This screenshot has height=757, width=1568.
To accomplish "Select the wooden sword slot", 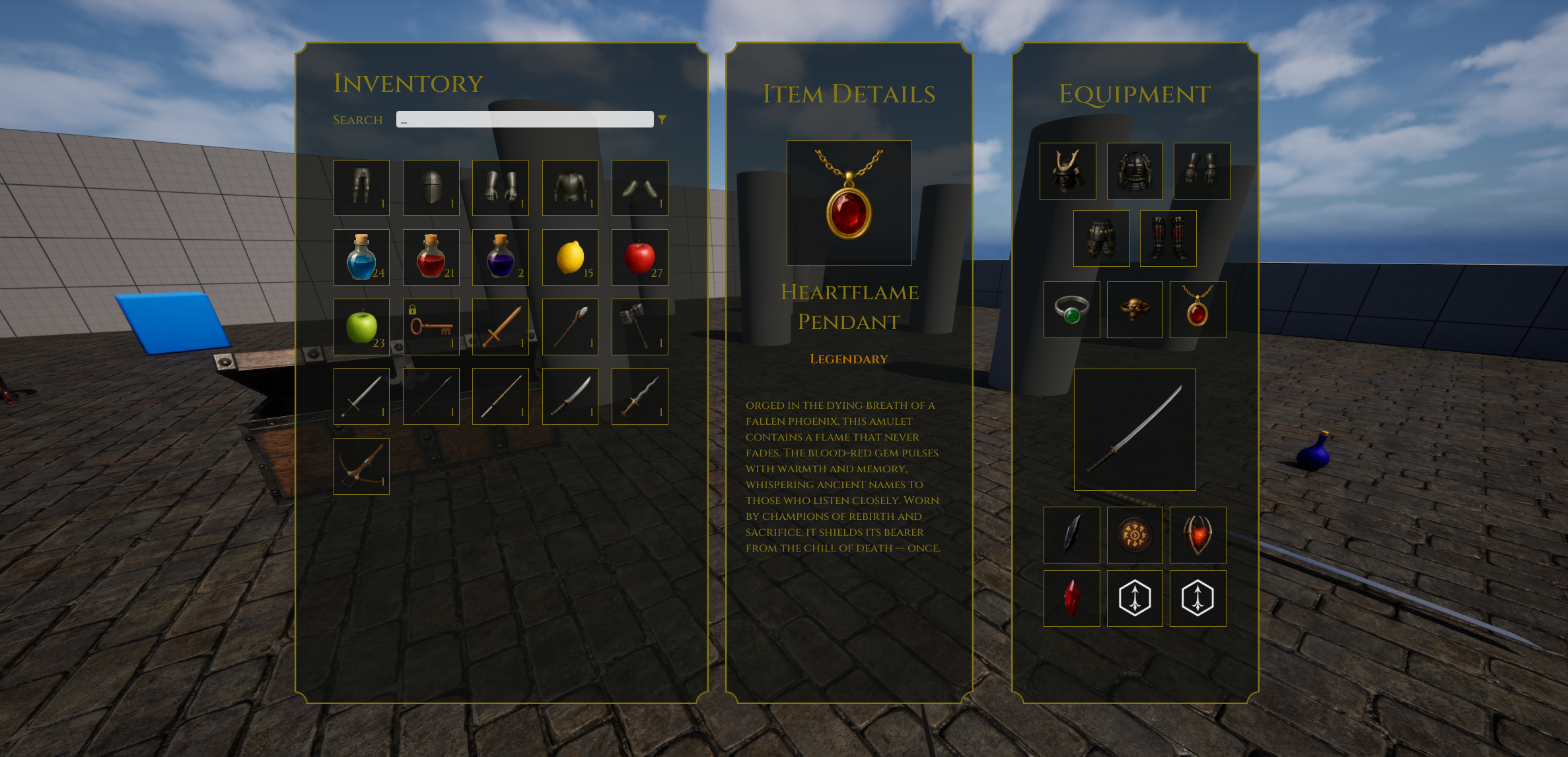I will click(500, 327).
